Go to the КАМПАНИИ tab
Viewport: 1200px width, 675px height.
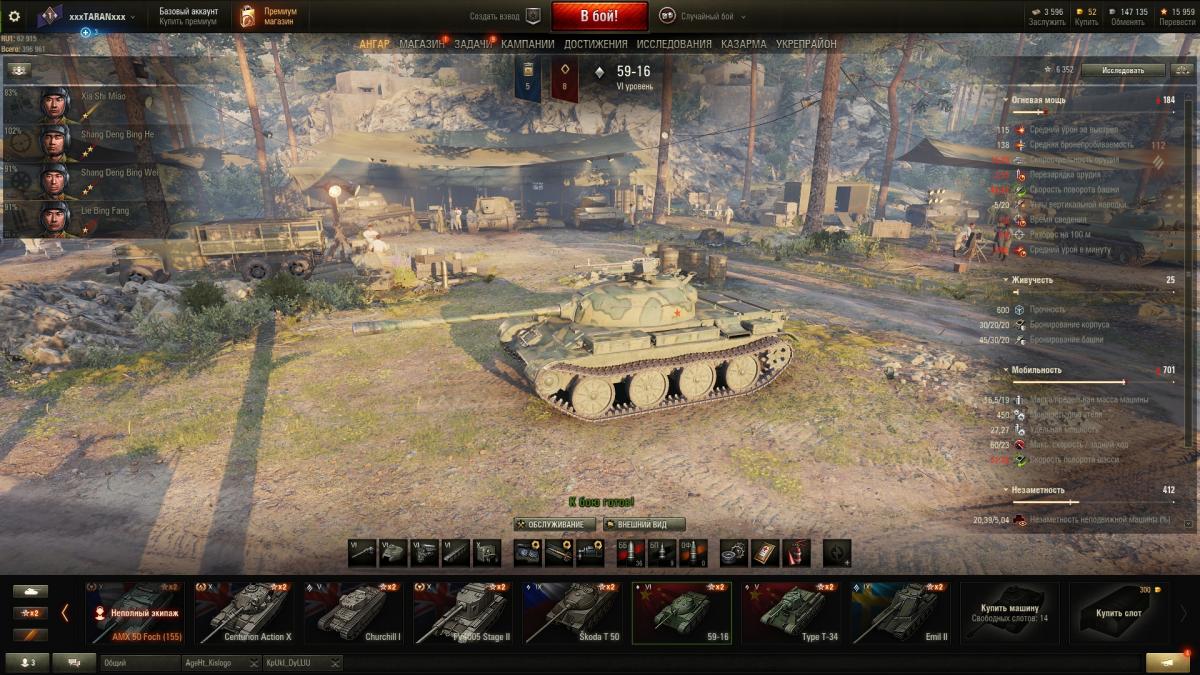click(527, 44)
